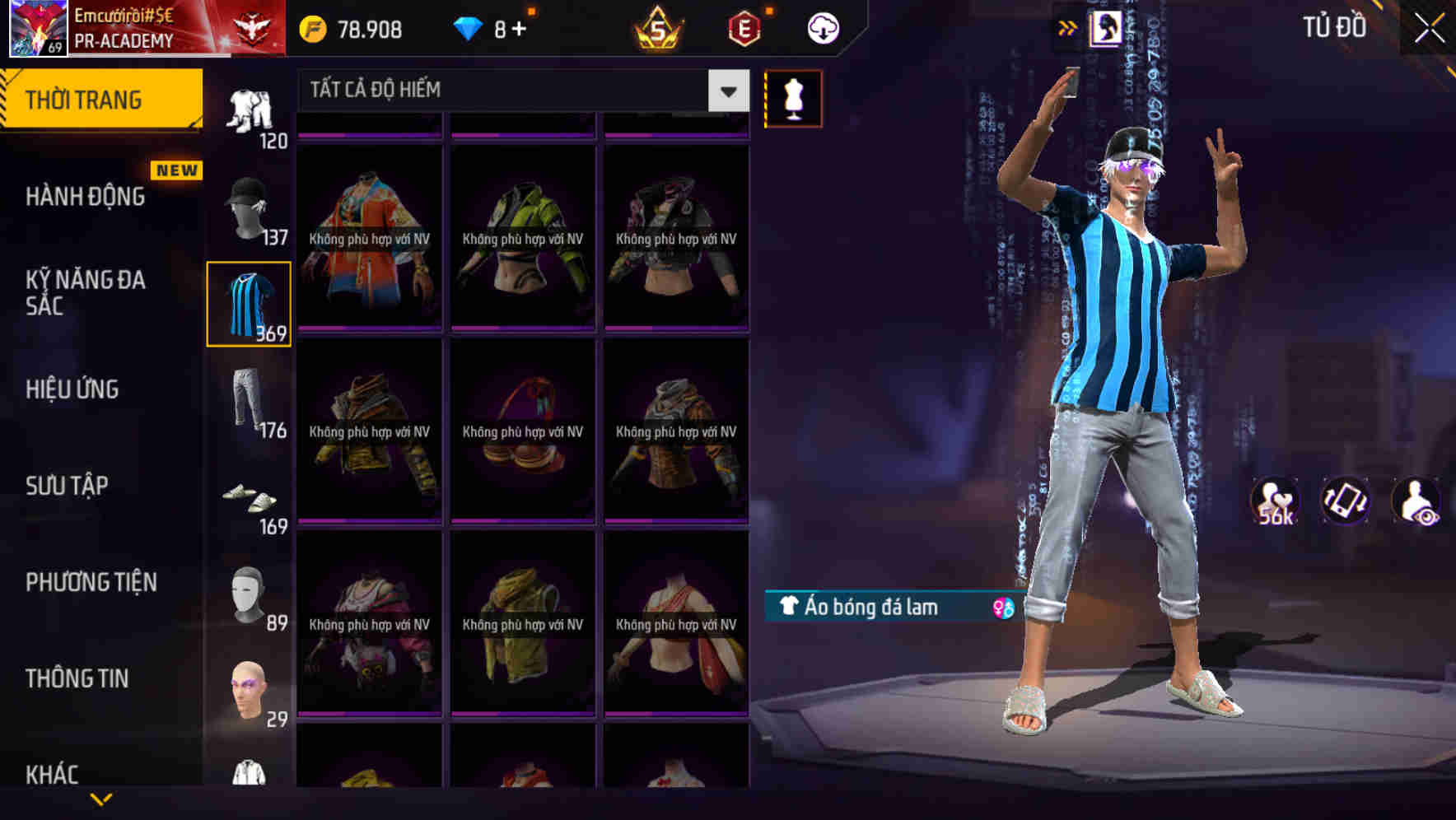The height and width of the screenshot is (820, 1456).
Task: Switch to the HÀNH ĐỘNG tab
Action: (x=86, y=196)
